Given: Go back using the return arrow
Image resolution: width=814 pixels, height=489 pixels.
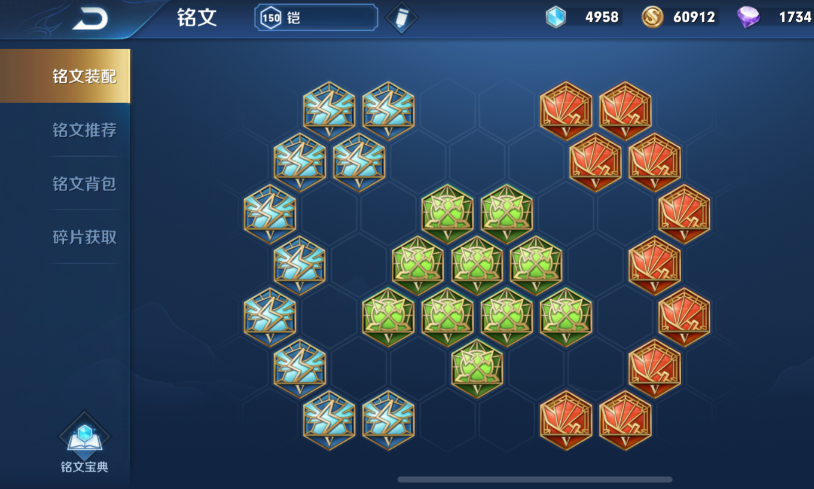Looking at the screenshot, I should (x=90, y=18).
